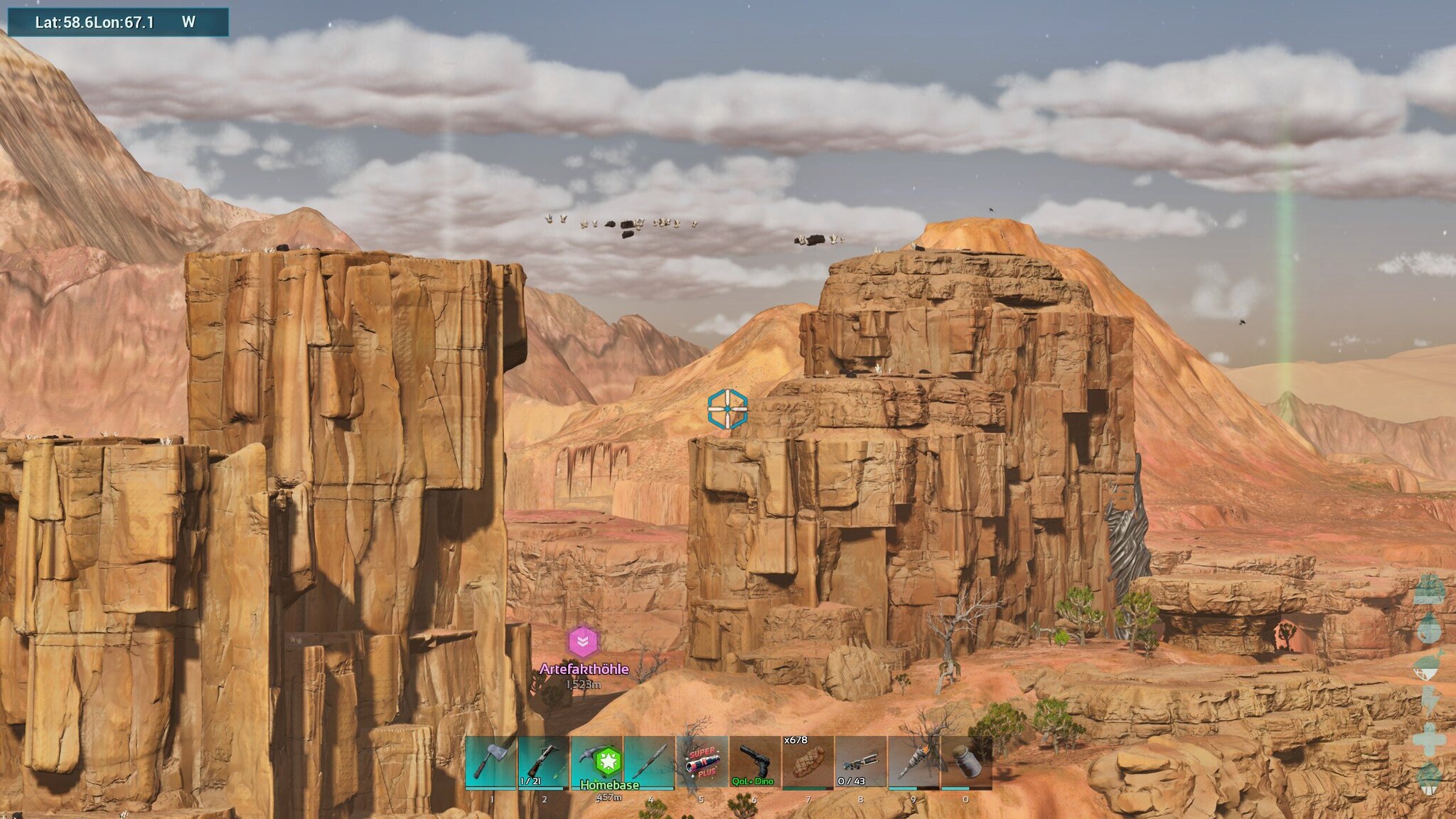Equip the rifle showing 1 / 21 ammo
1456x819 pixels.
tap(544, 762)
